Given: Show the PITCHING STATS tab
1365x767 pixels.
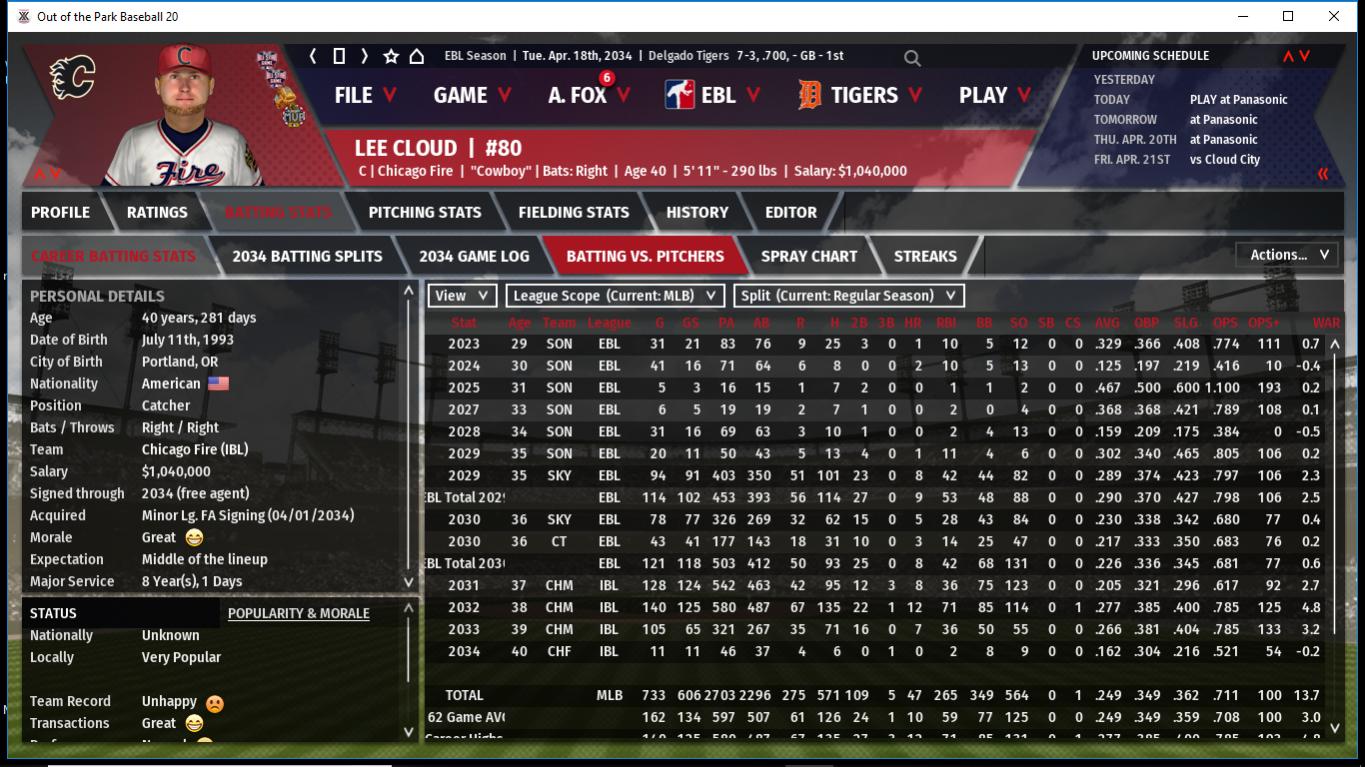Looking at the screenshot, I should [424, 212].
